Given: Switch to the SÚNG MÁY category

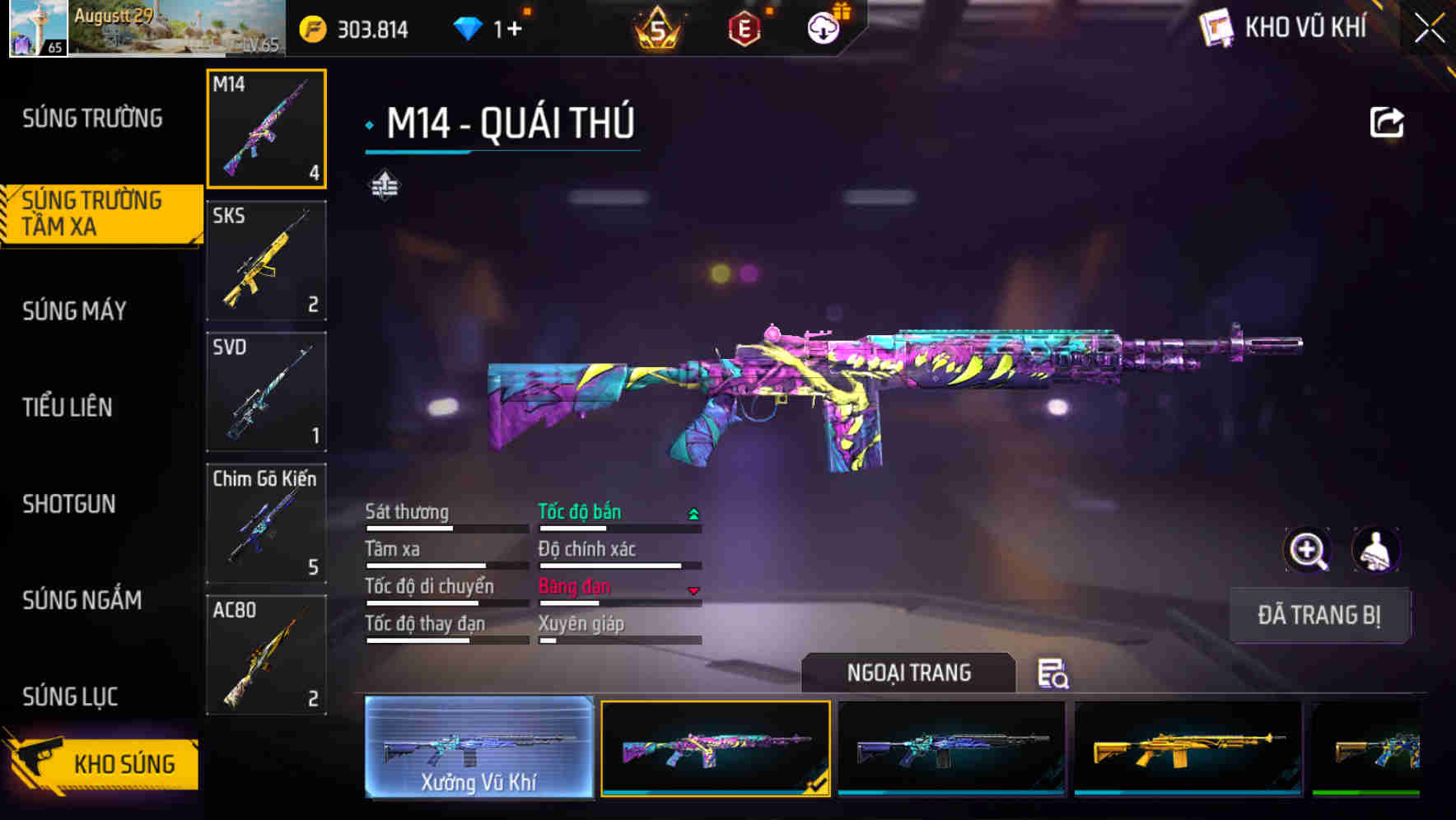Looking at the screenshot, I should pos(74,311).
